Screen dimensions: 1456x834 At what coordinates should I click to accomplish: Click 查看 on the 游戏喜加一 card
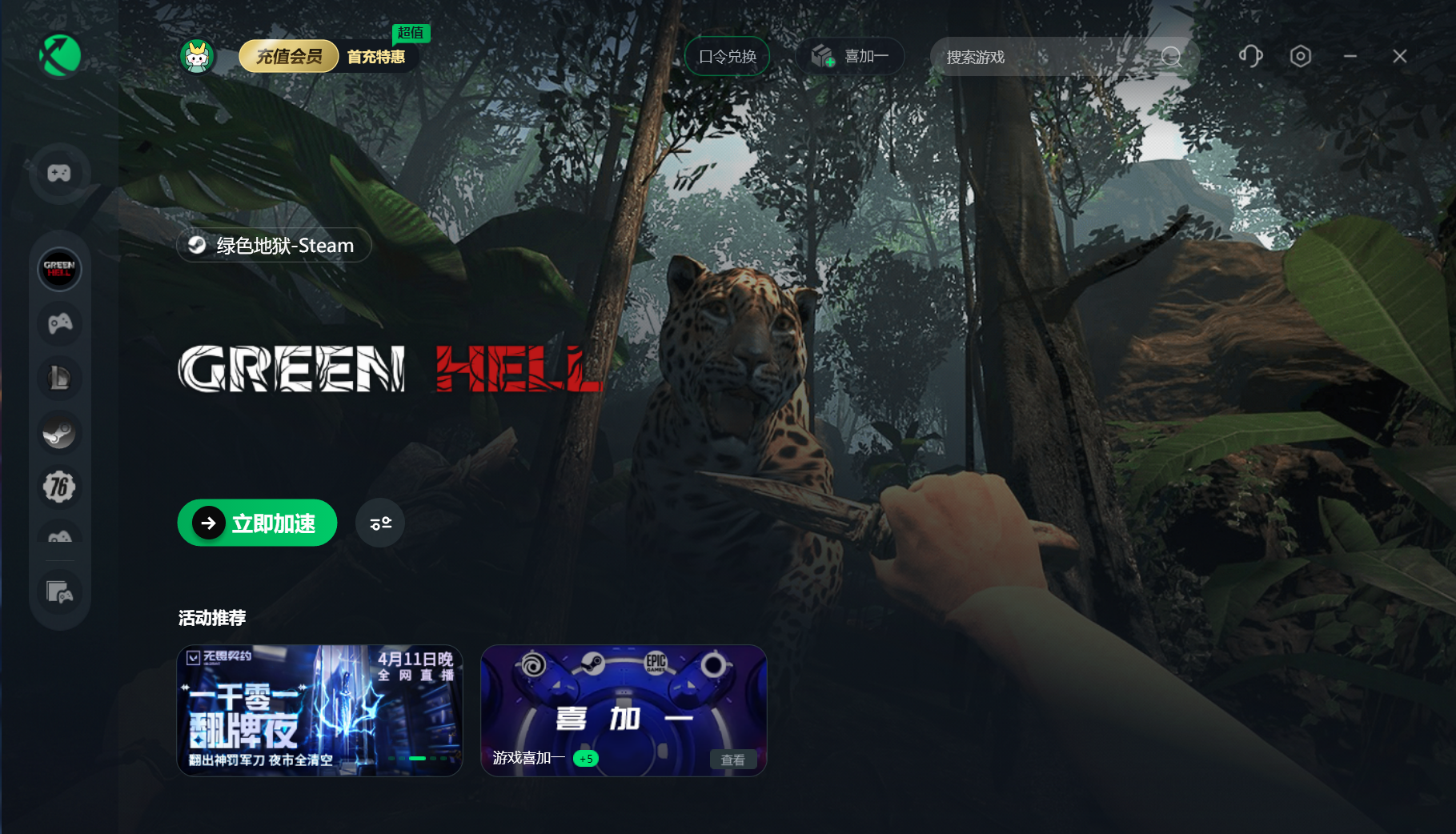pos(732,760)
